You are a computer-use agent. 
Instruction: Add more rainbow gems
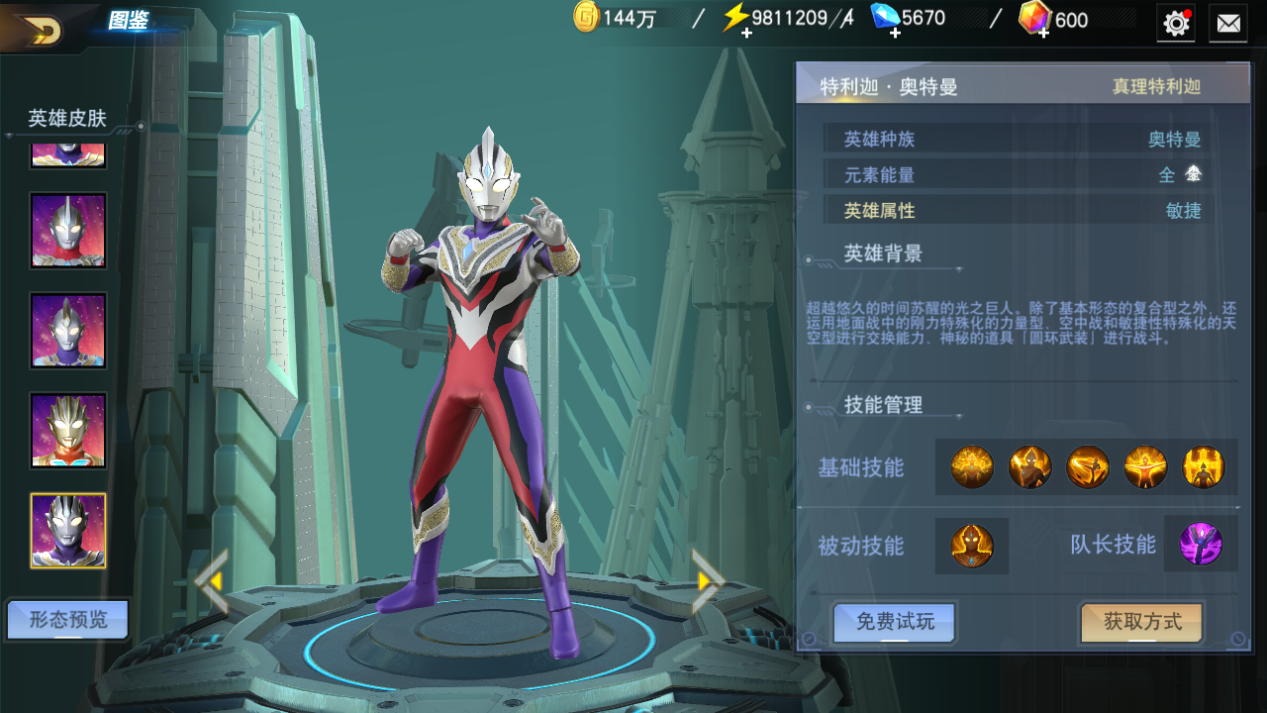pyautogui.click(x=1042, y=33)
